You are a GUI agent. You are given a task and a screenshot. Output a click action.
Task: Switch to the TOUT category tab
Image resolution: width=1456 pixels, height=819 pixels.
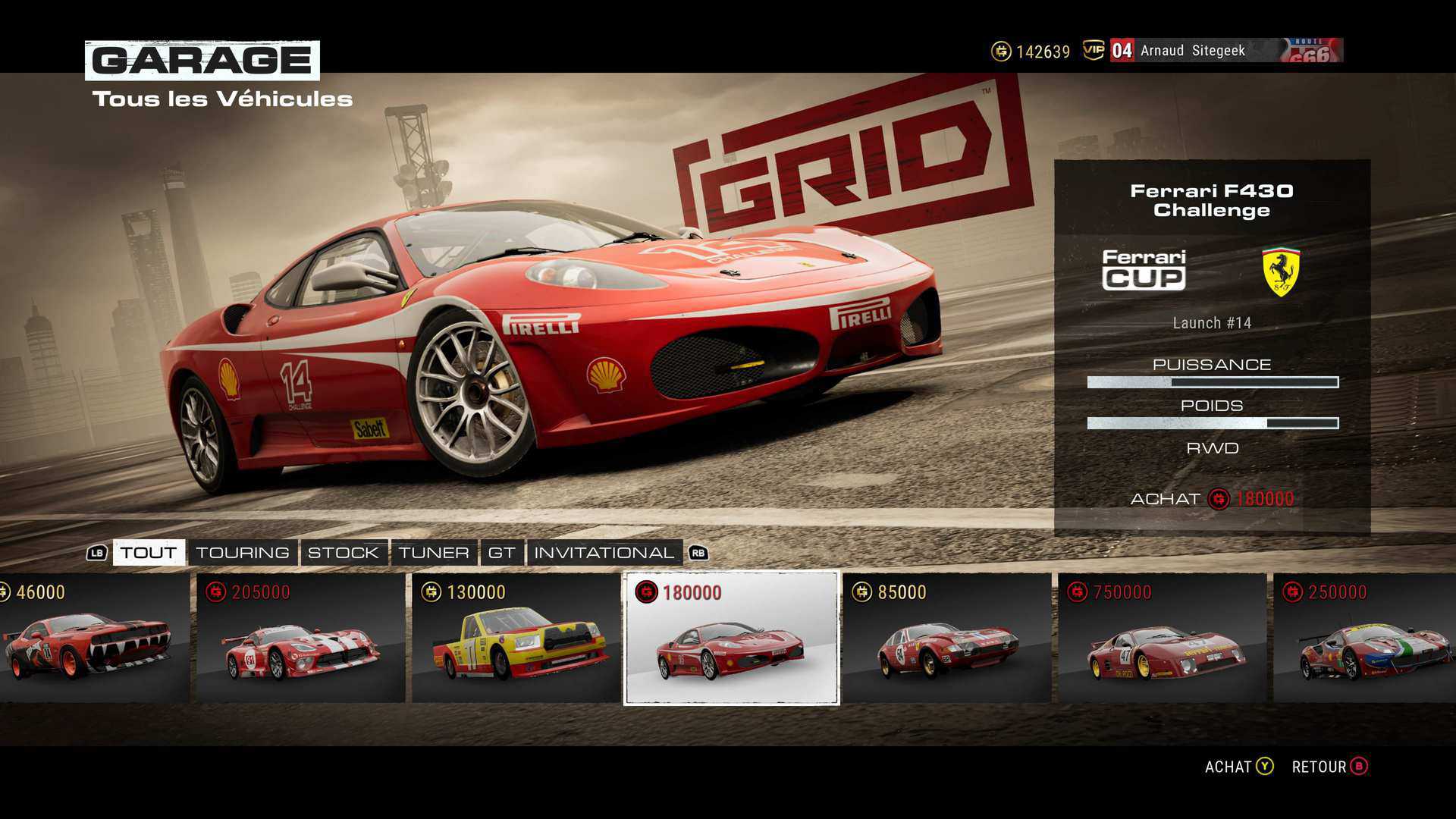[149, 552]
